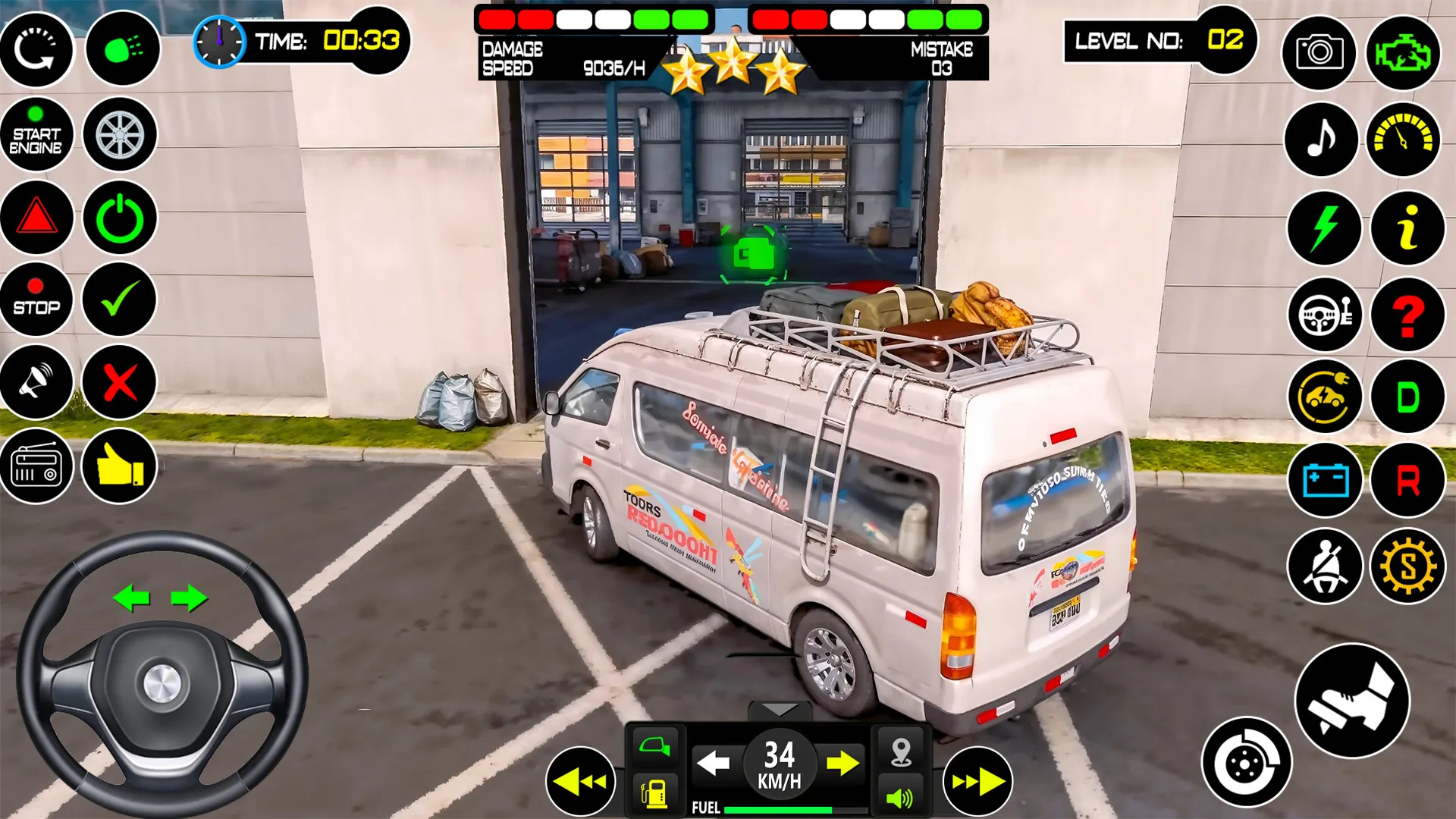Viewport: 1456px width, 819px height.
Task: Sound the horn megaphone button
Action: 36,381
